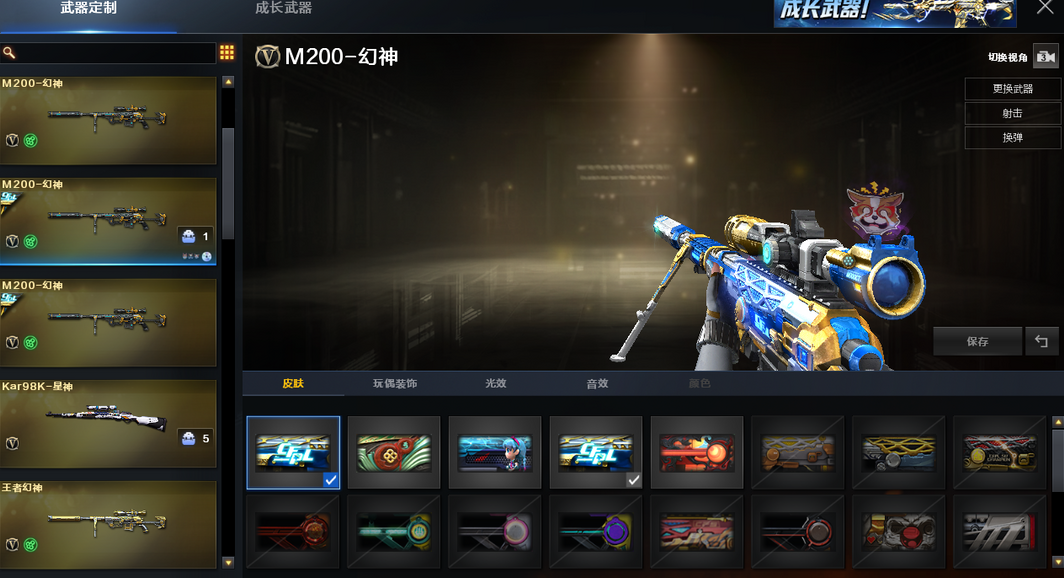
Task: Choose the 王者幻神 weapon entry
Action: (x=108, y=524)
